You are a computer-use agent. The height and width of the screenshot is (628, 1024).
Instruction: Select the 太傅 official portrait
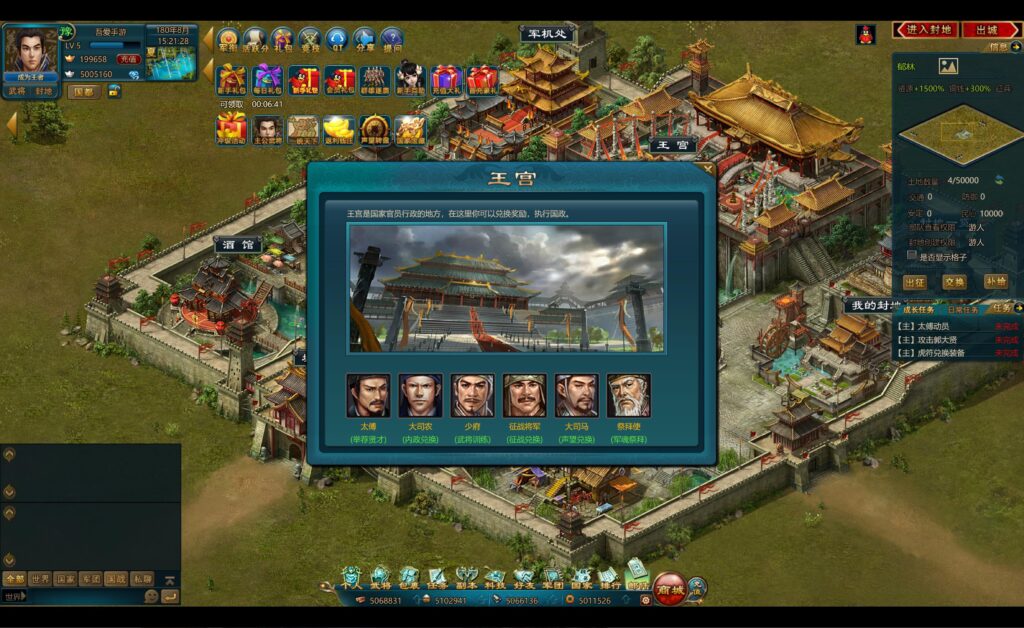(x=368, y=395)
